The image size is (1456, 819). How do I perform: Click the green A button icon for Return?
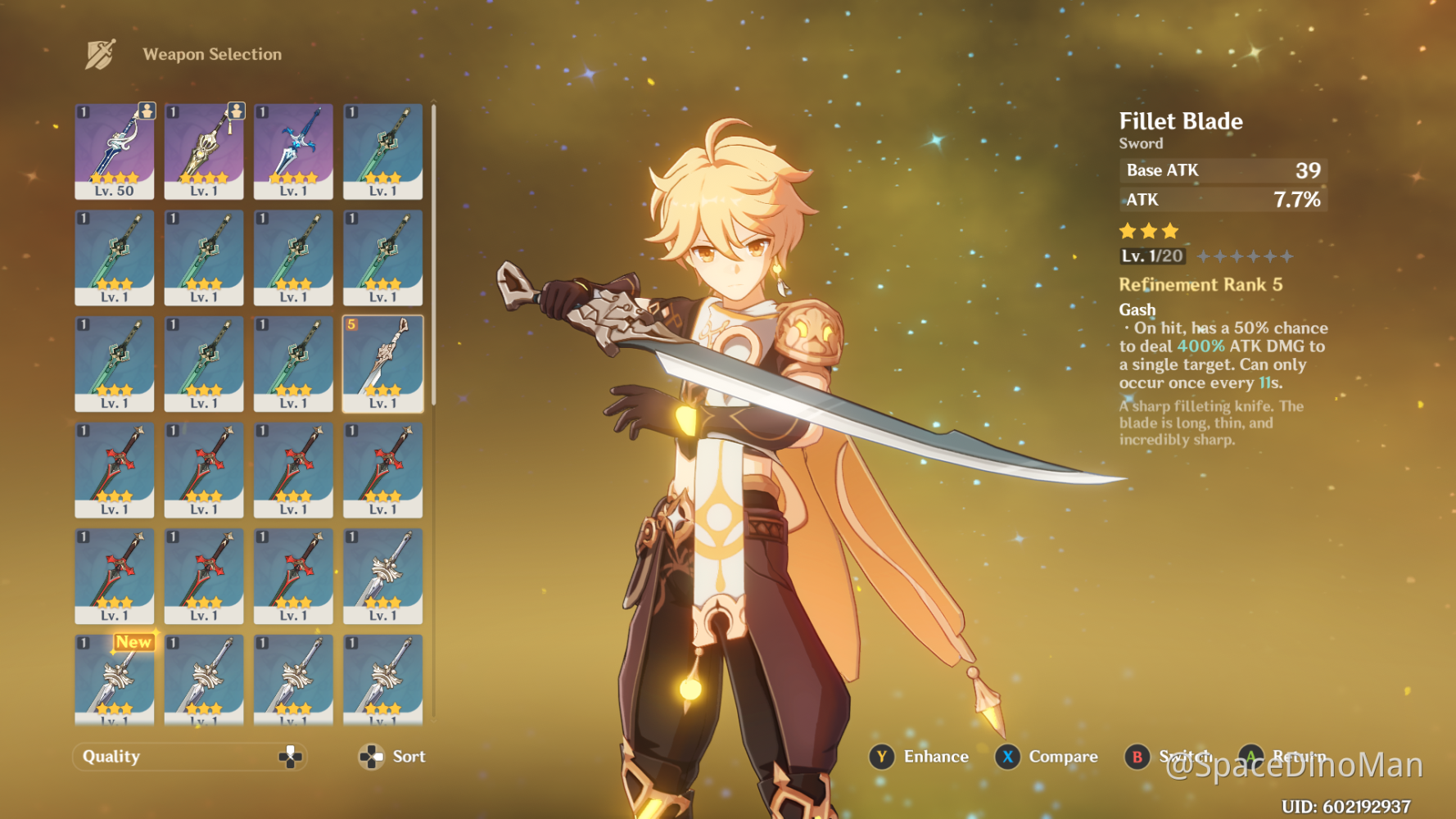click(1250, 757)
